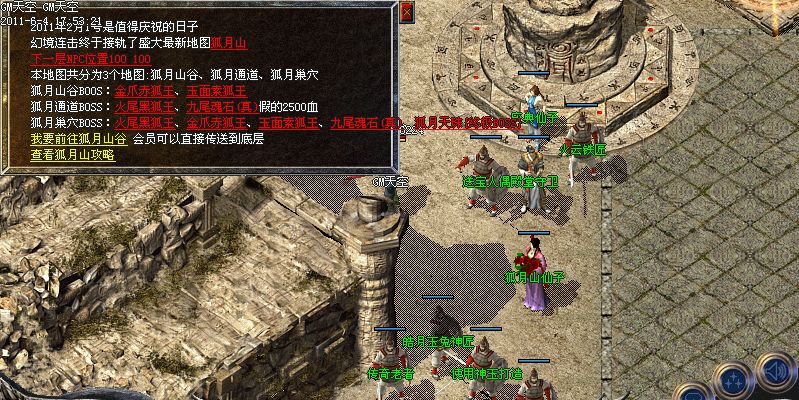Select 金爪赤狐王 in the 狐月巢穴BOSS row

pos(218,123)
